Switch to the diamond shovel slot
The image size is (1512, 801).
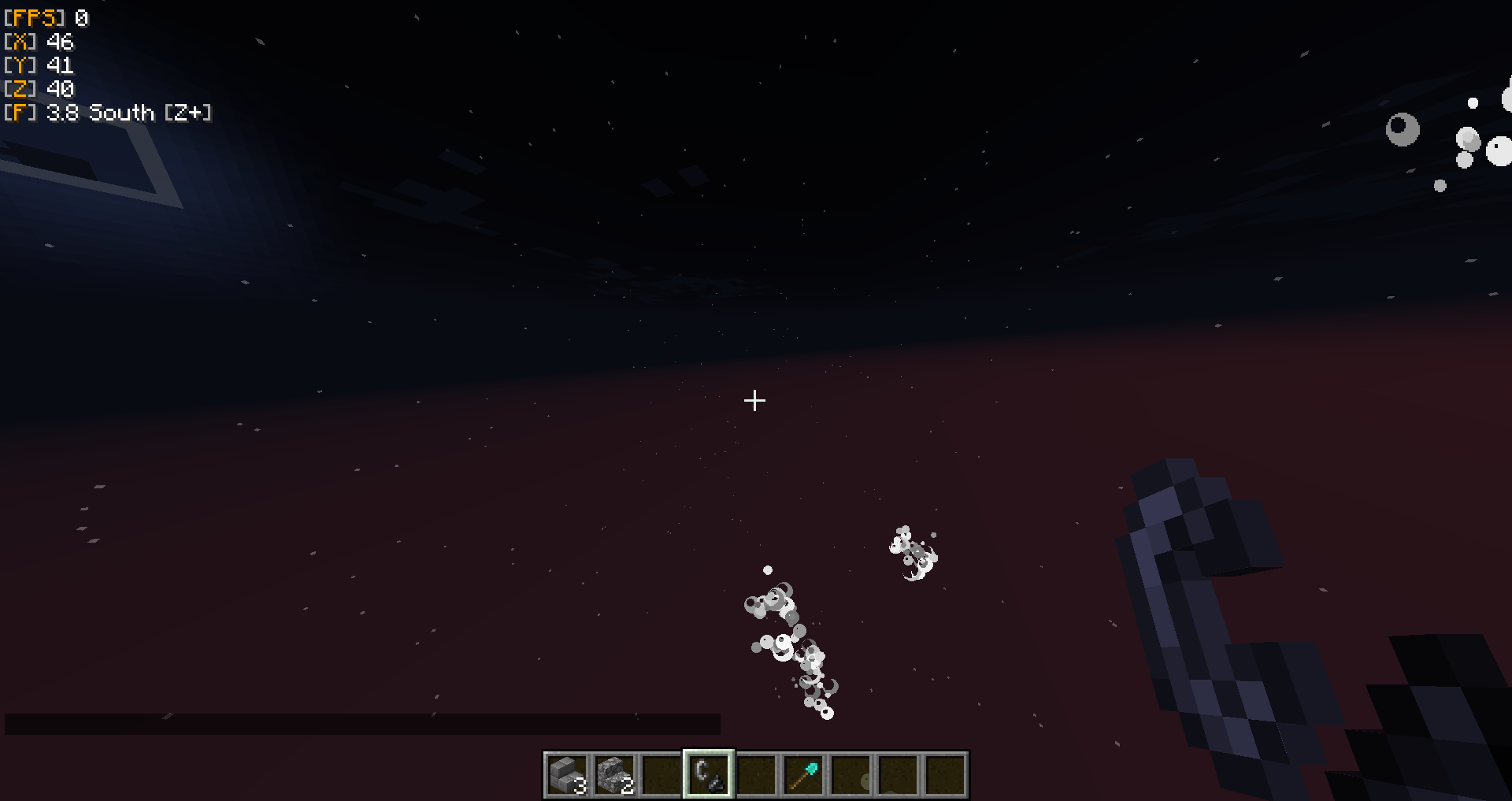pyautogui.click(x=803, y=775)
